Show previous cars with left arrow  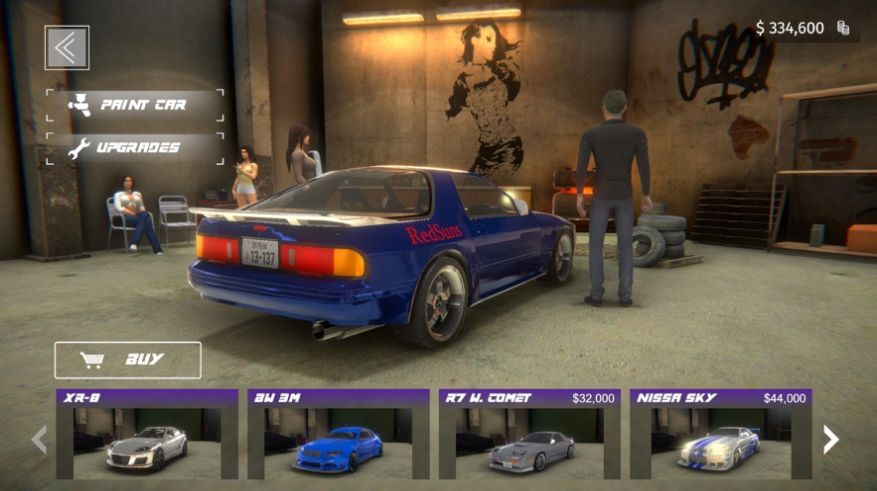point(40,439)
